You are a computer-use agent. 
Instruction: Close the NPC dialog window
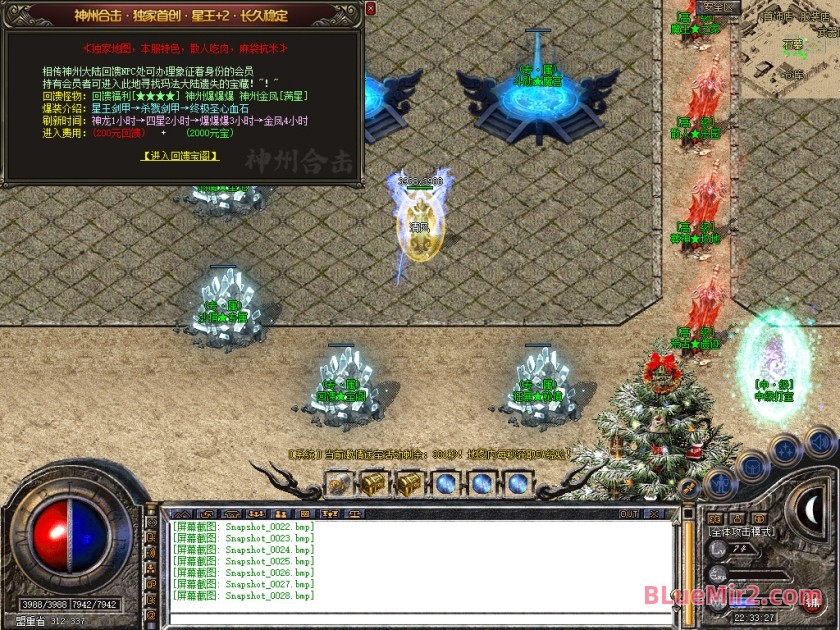(371, 8)
